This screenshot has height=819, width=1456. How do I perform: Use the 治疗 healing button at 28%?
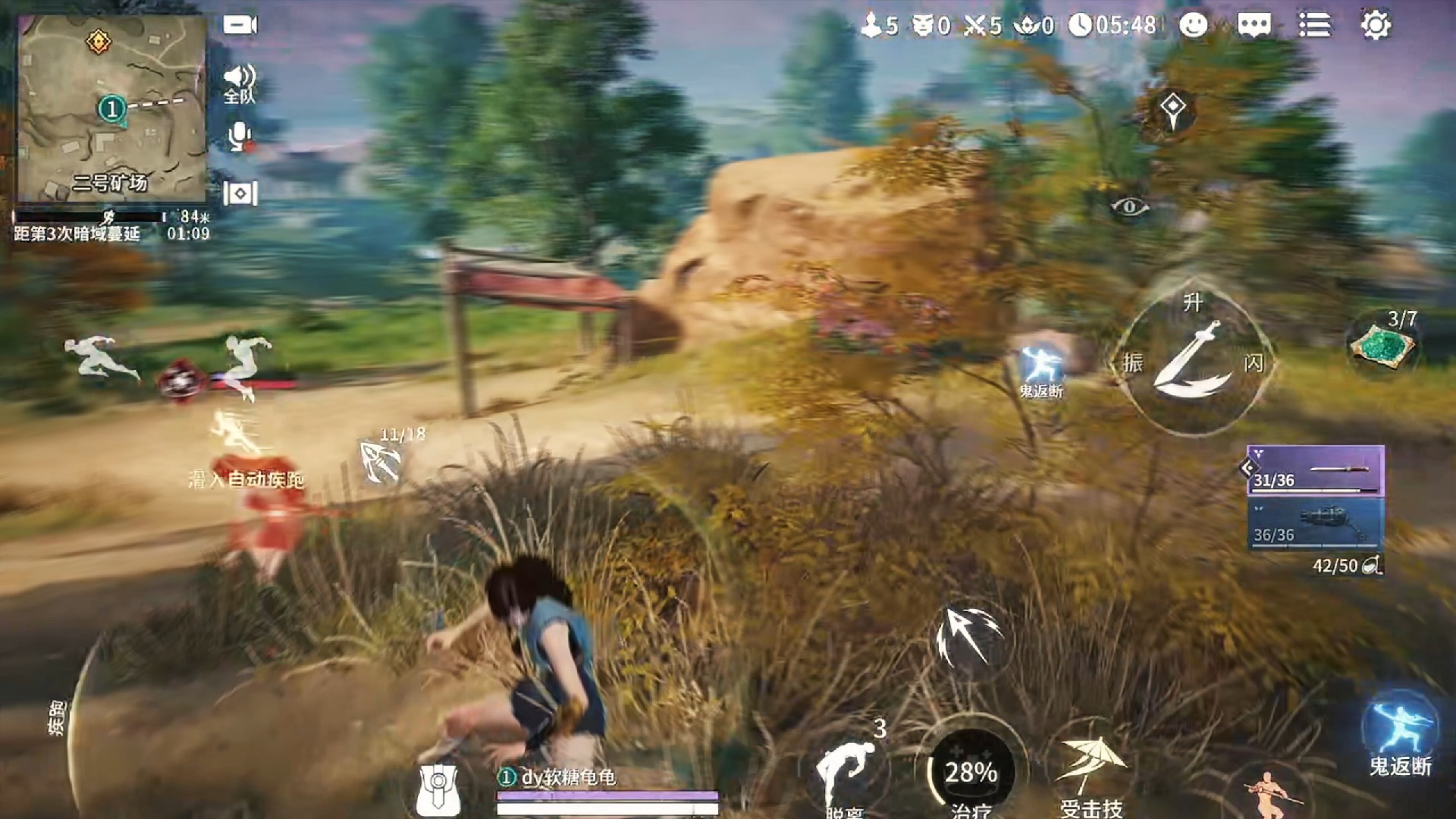click(971, 773)
